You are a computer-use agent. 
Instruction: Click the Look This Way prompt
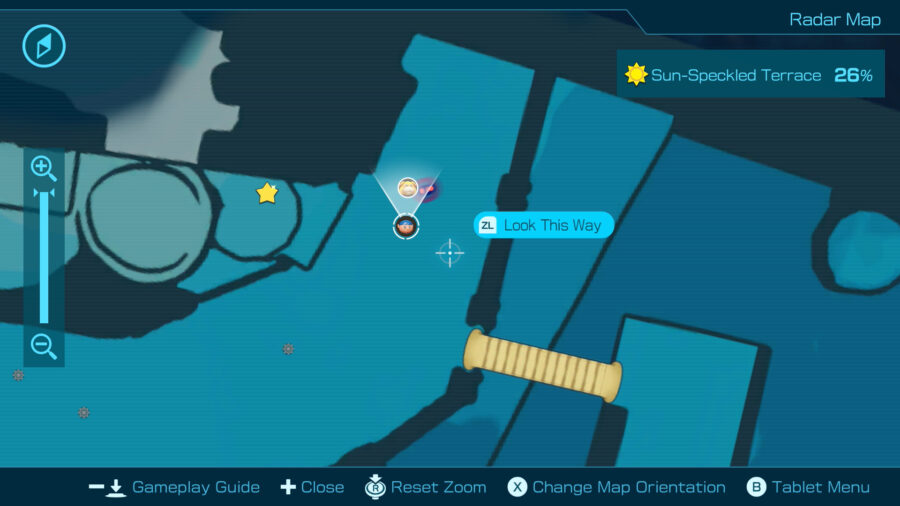pos(543,225)
